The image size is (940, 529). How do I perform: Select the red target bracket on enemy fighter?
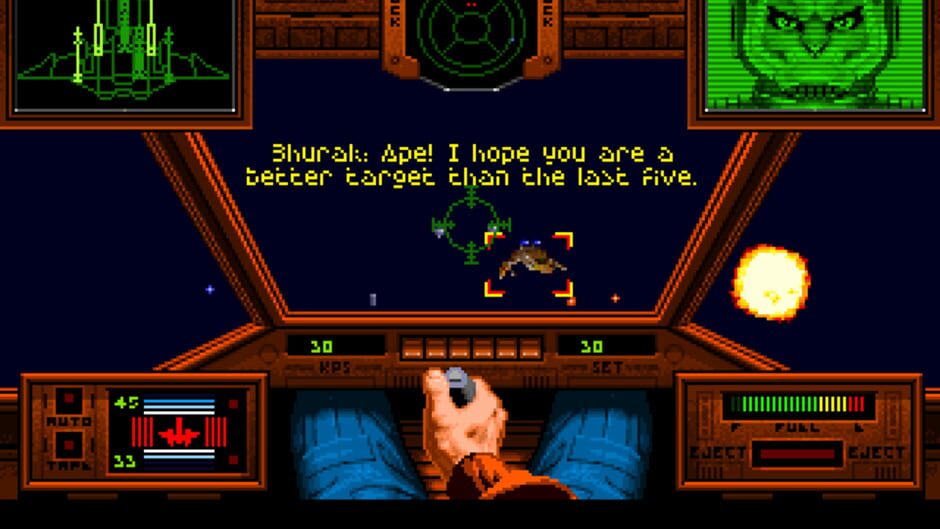tap(529, 264)
